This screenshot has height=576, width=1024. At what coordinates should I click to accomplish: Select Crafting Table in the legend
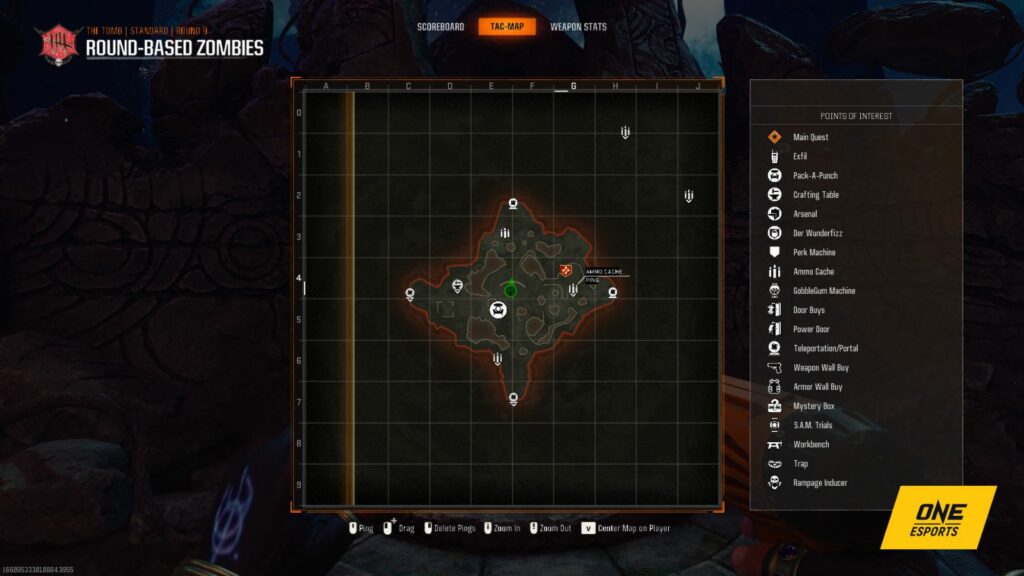[815, 195]
